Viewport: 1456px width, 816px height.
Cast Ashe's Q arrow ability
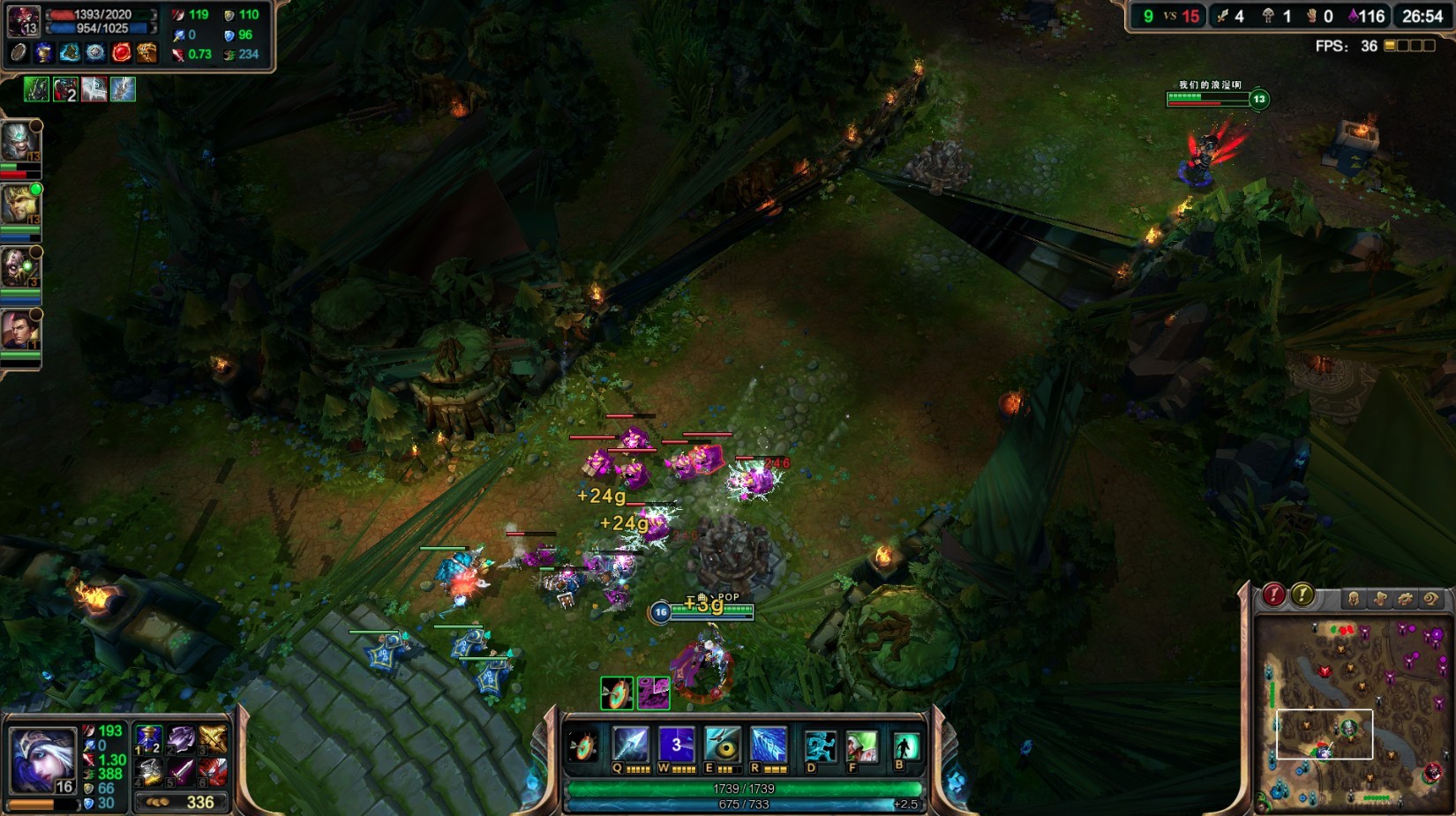630,745
